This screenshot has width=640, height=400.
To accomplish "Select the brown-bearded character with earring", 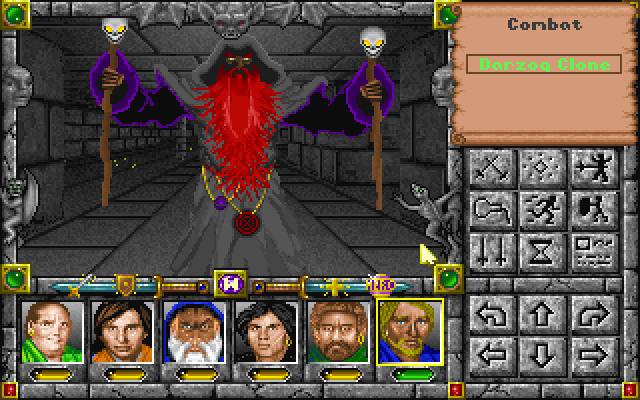I will tap(338, 332).
